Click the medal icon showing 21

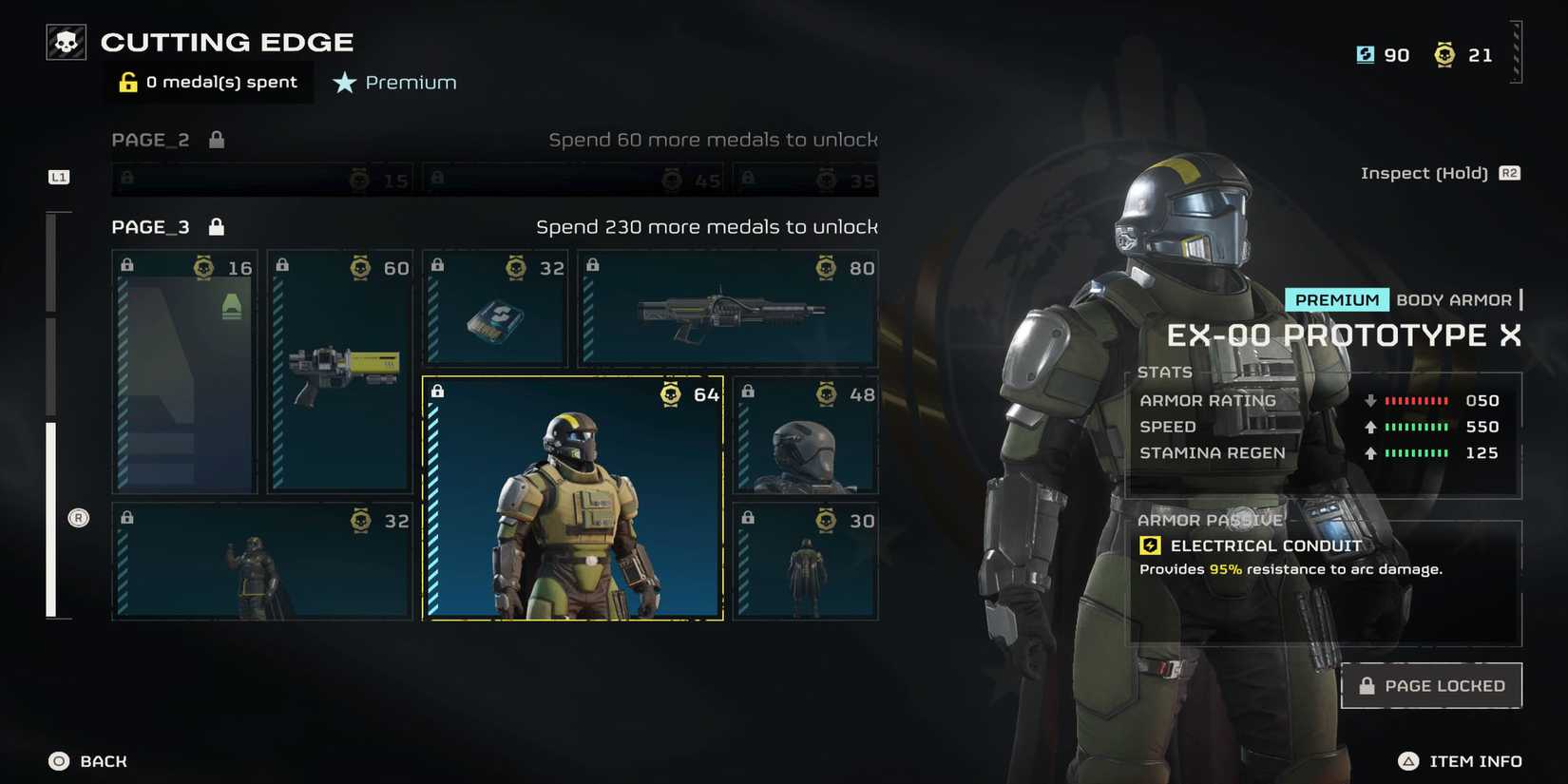pyautogui.click(x=1444, y=54)
